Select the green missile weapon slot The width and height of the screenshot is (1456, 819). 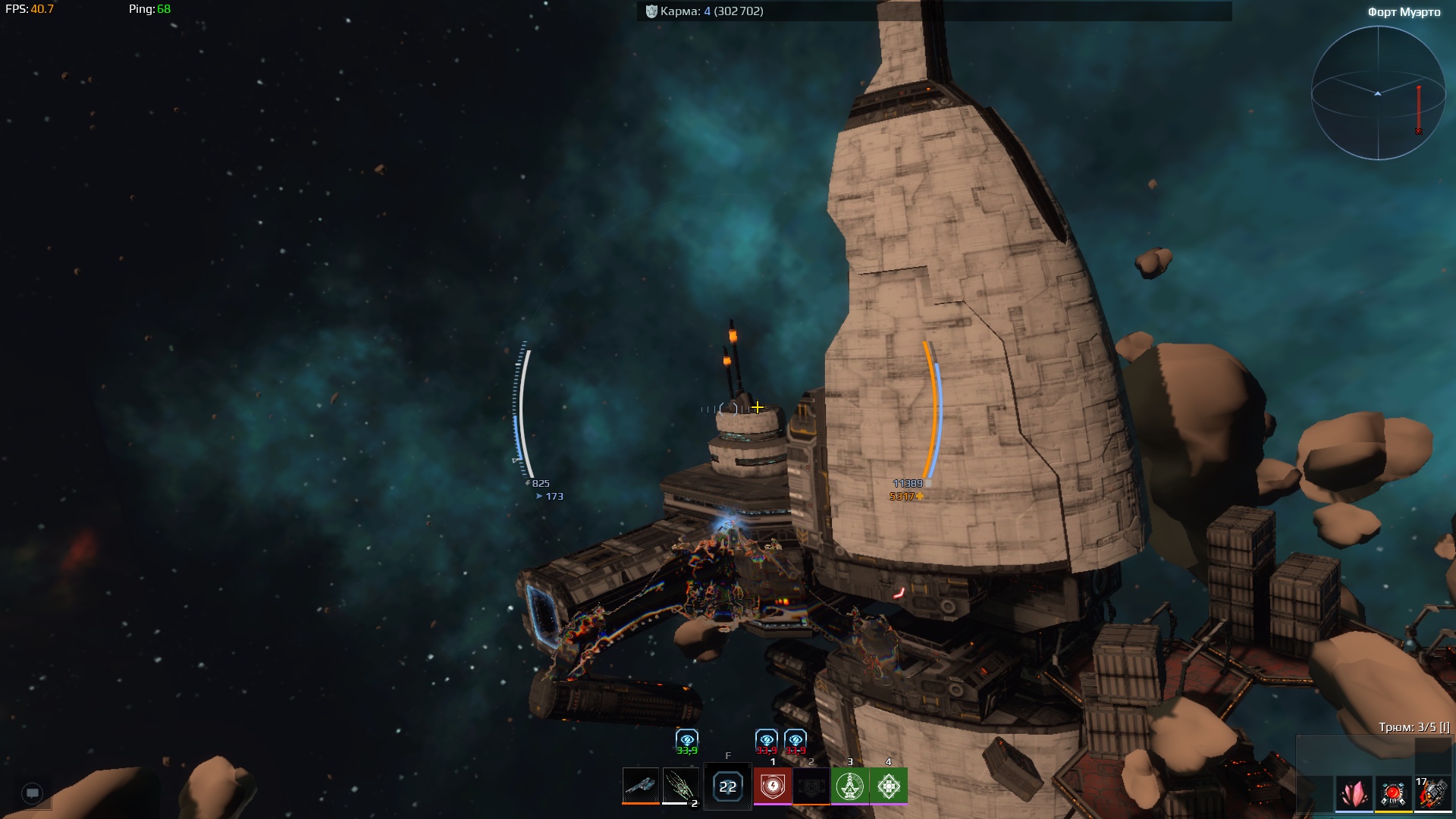(x=679, y=786)
